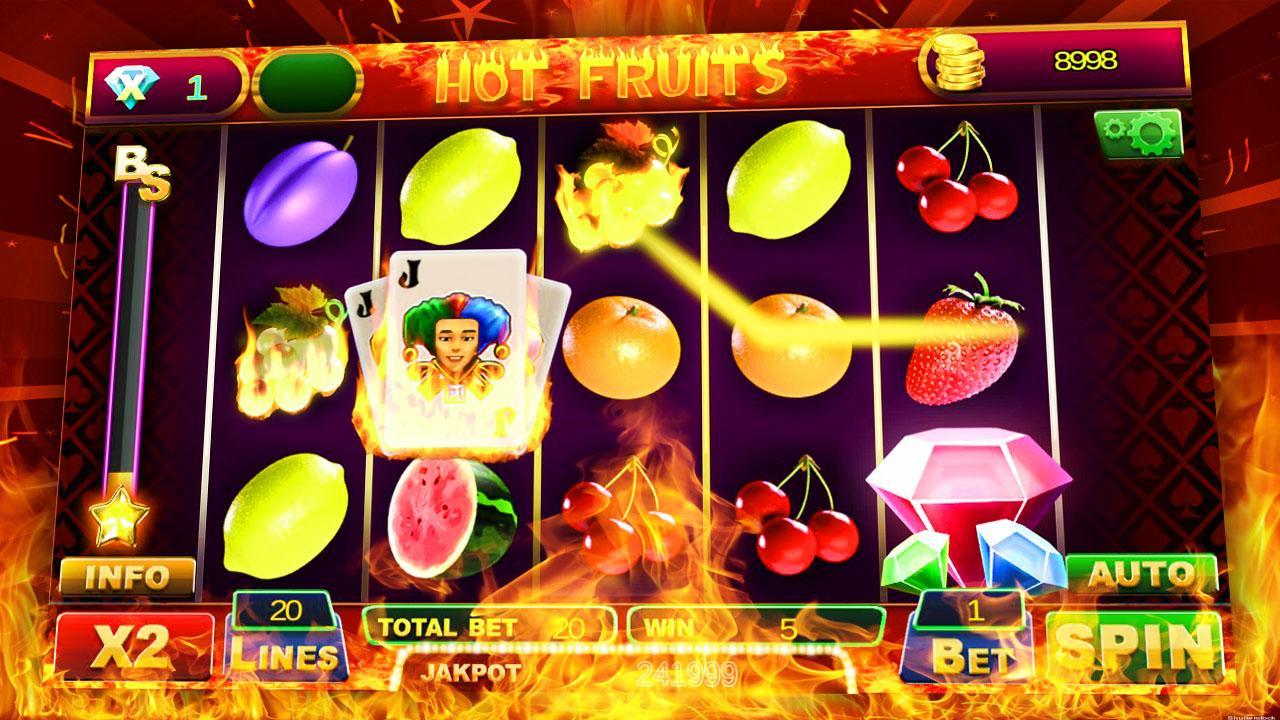This screenshot has height=720, width=1280.
Task: Select the star on the bonus bar
Action: click(x=123, y=517)
